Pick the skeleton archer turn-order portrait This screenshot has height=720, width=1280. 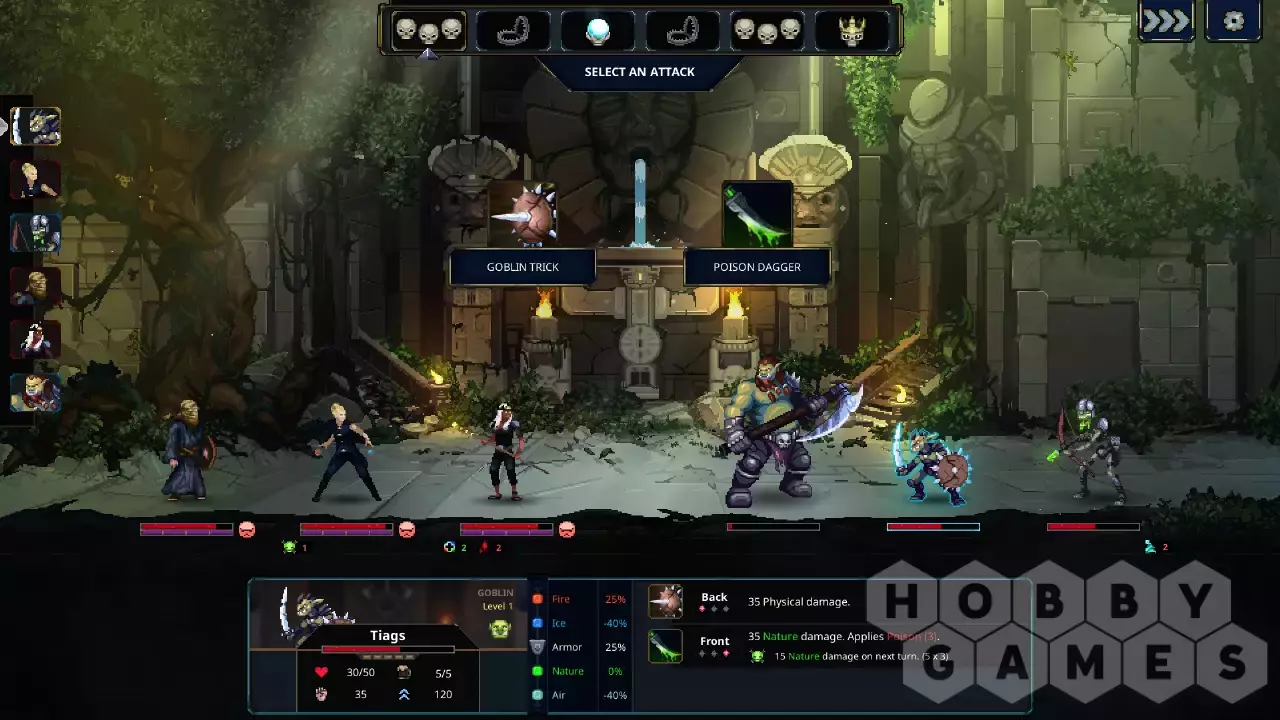pyautogui.click(x=36, y=233)
